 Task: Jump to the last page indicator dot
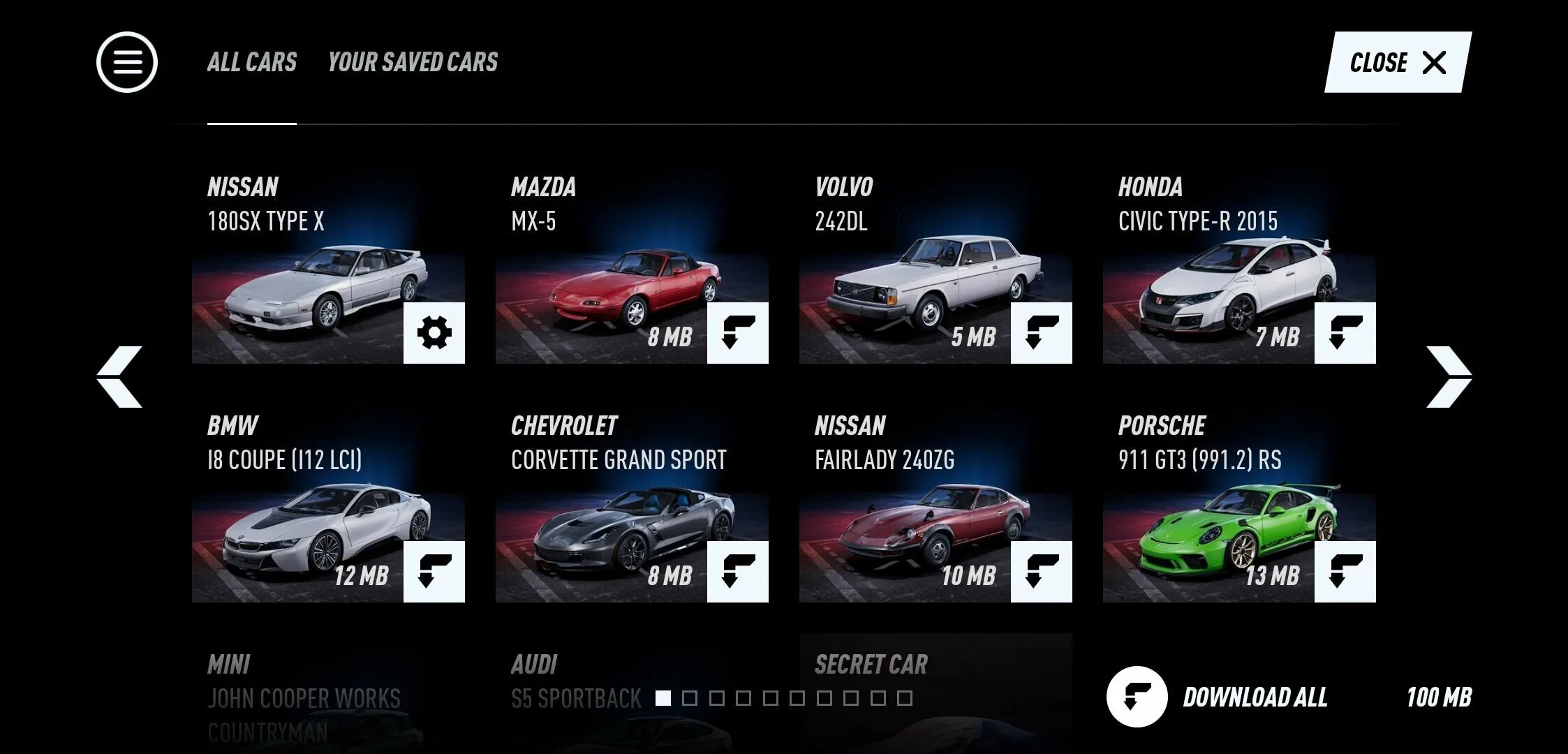tap(905, 698)
